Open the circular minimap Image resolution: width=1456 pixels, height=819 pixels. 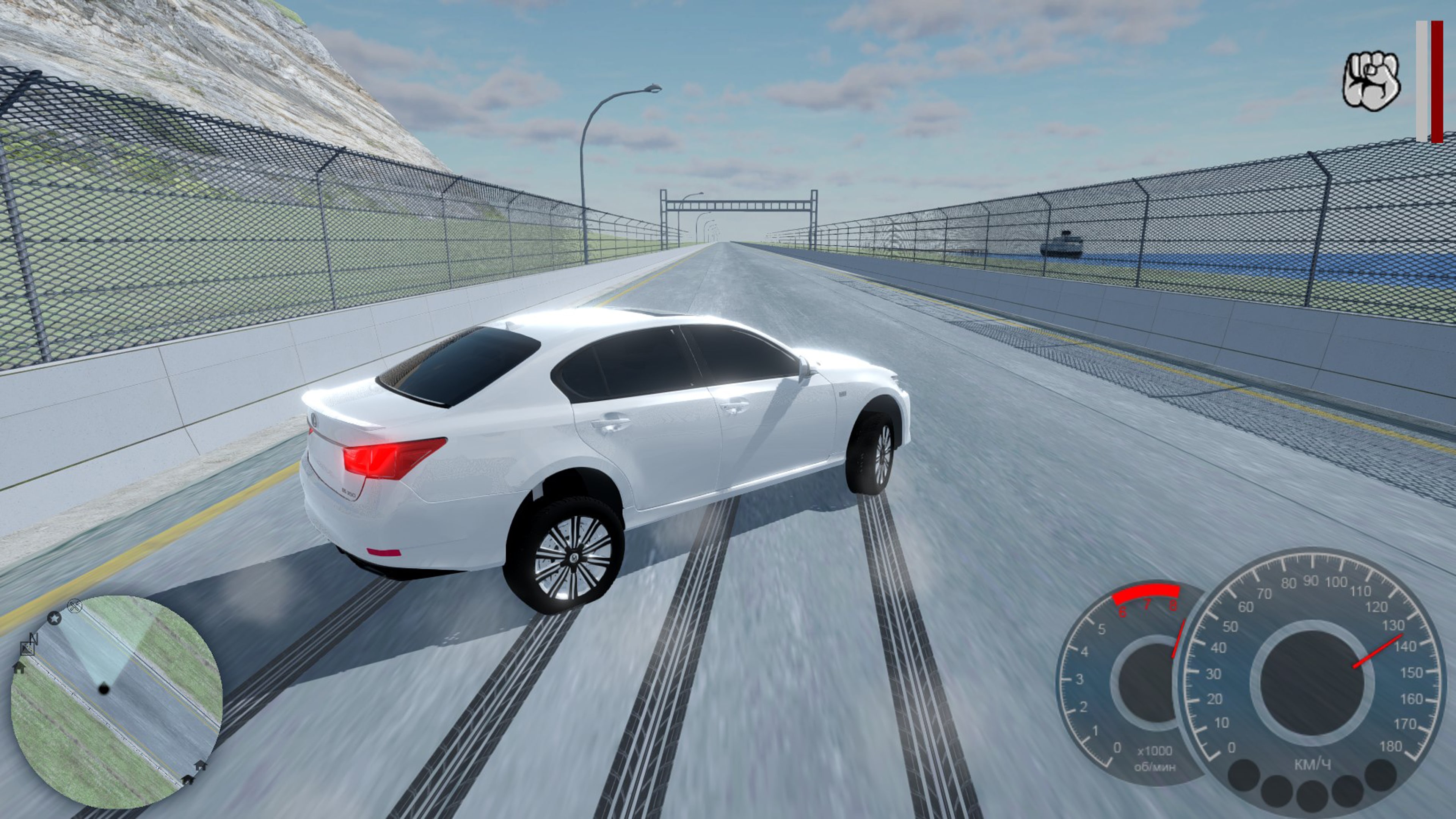coord(116,701)
